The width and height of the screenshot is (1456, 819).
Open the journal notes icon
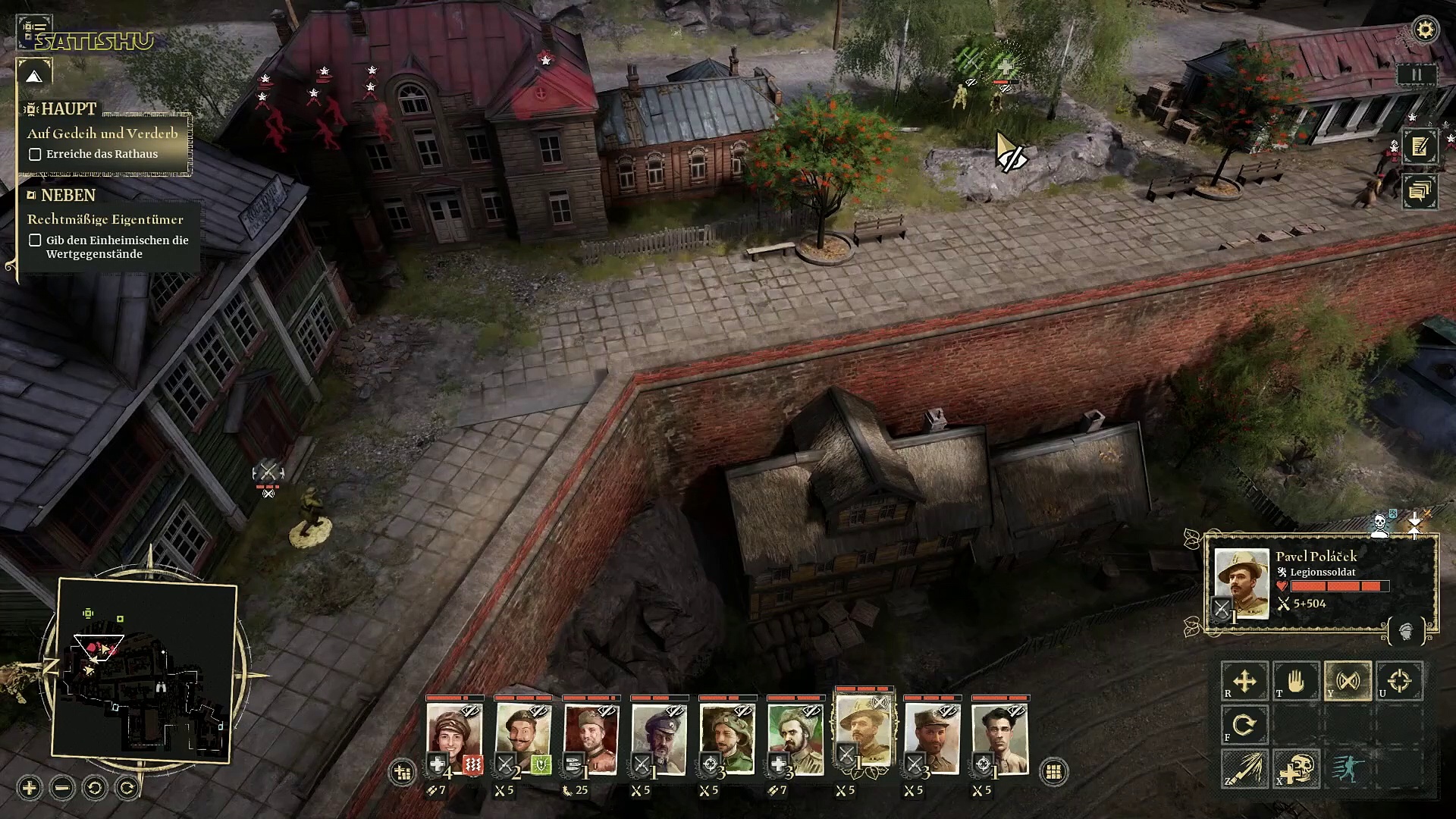click(1420, 146)
